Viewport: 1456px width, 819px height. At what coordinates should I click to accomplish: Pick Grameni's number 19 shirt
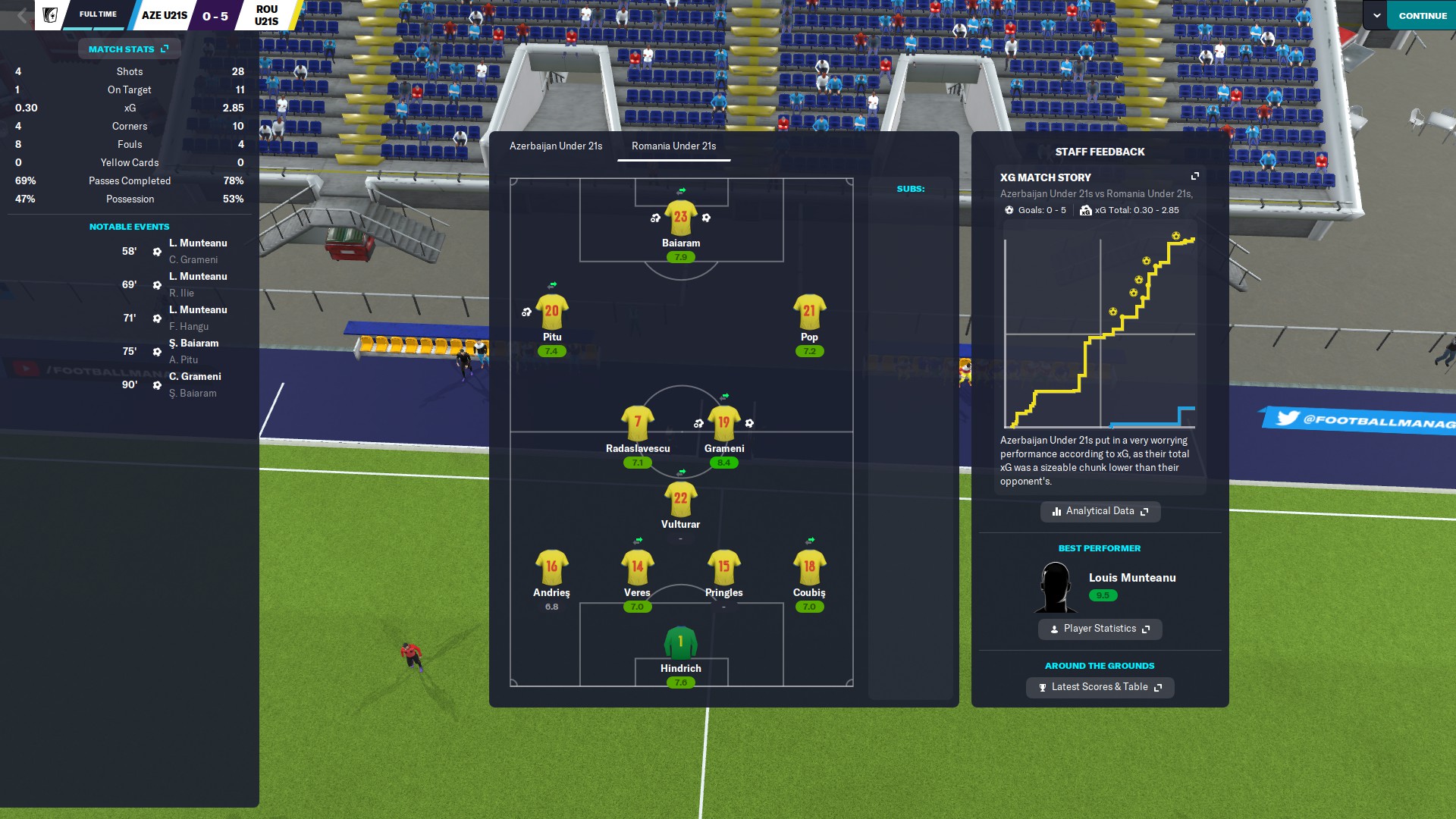click(723, 423)
